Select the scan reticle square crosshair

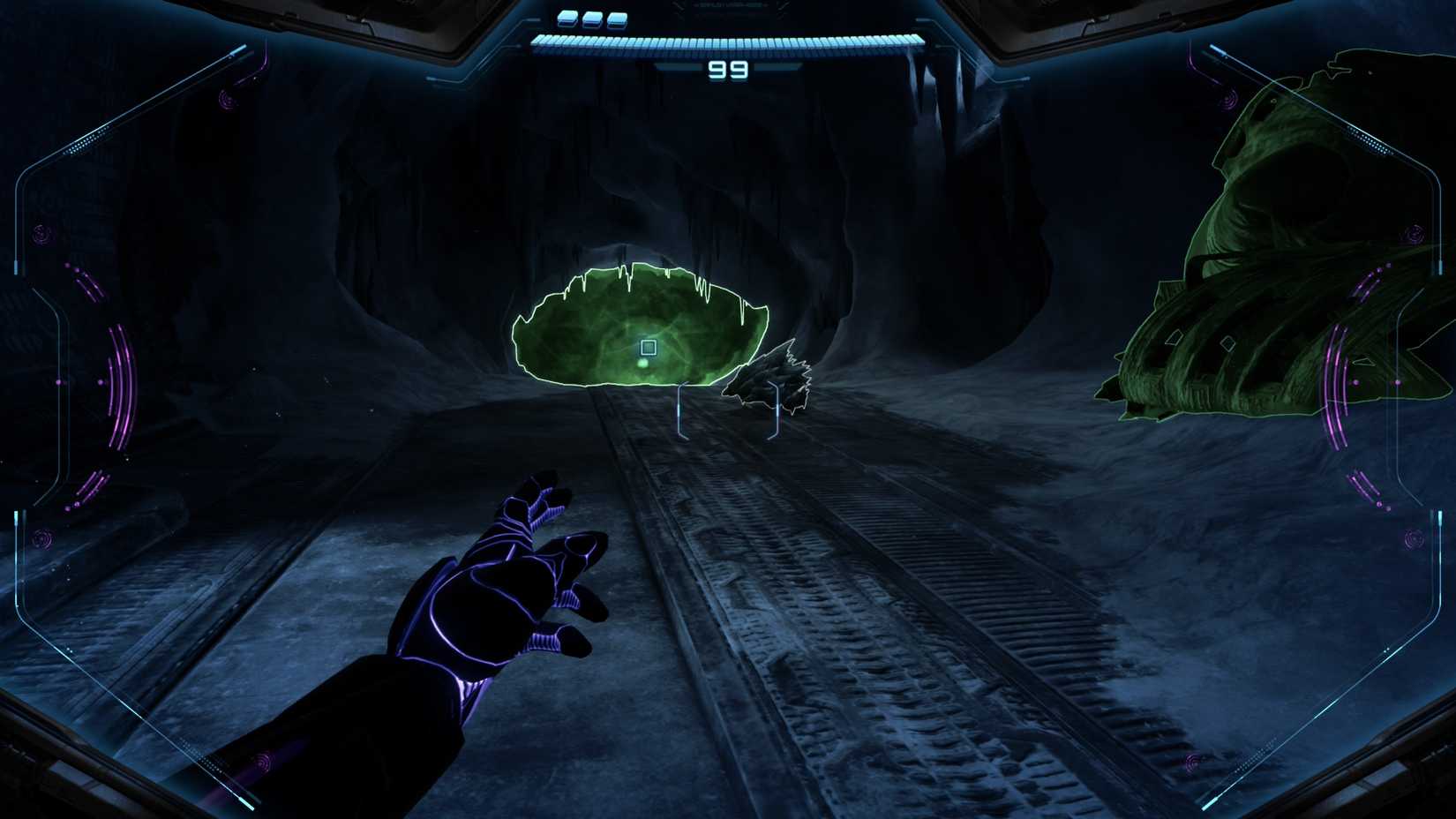(x=649, y=348)
